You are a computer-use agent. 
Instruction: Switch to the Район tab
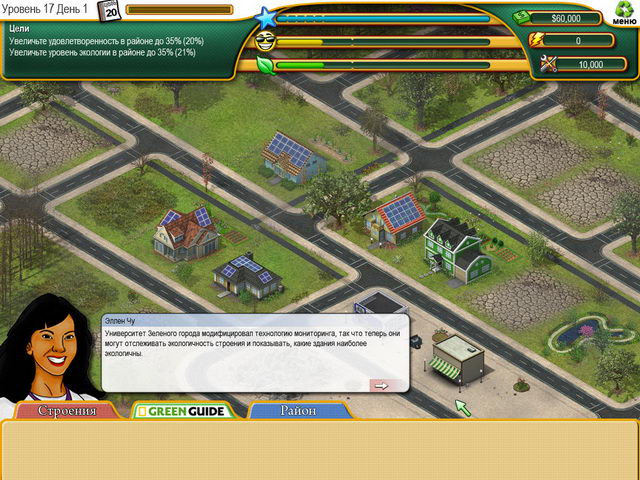(x=298, y=411)
